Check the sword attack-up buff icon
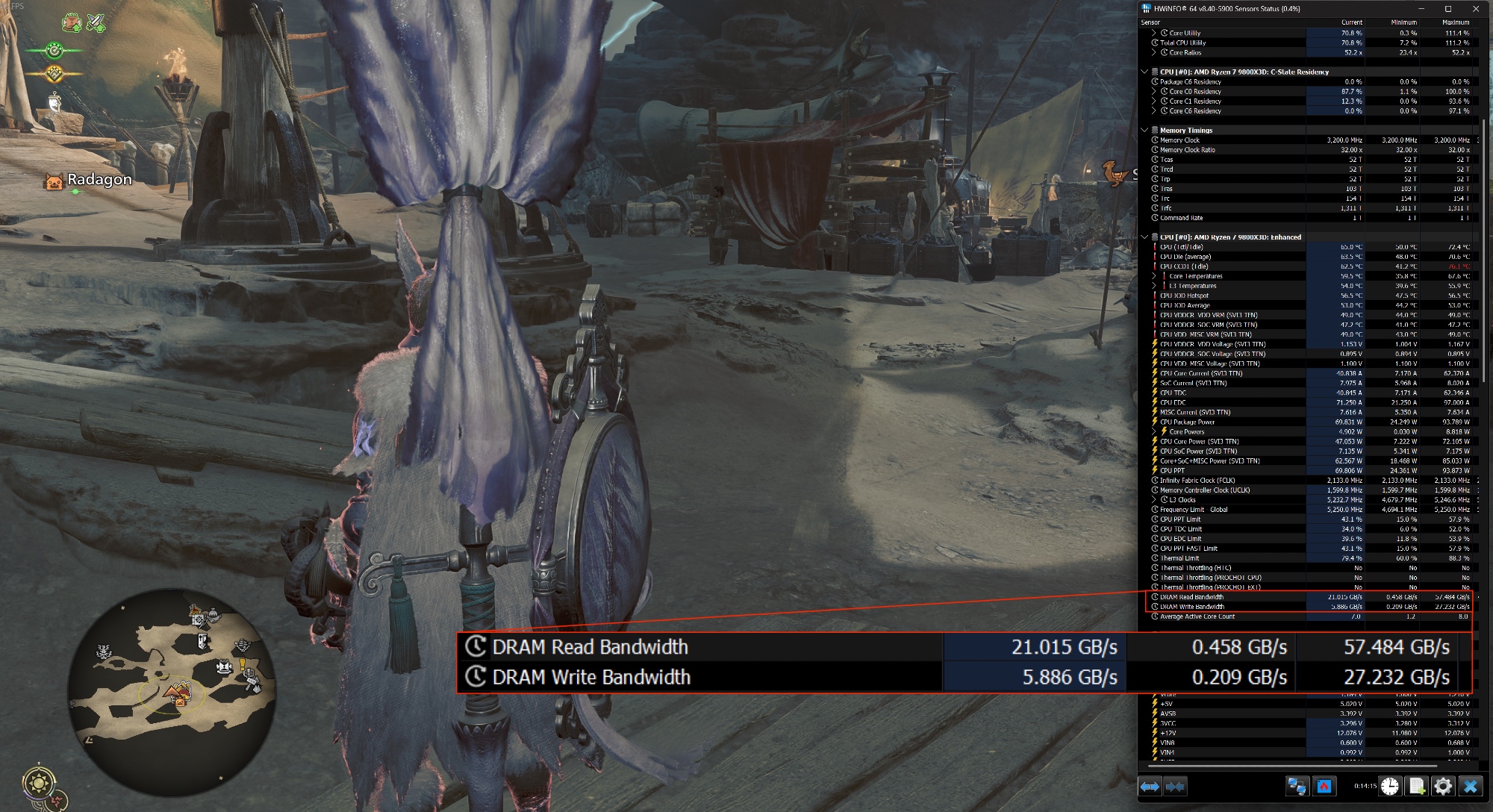Image resolution: width=1493 pixels, height=812 pixels. click(x=96, y=23)
